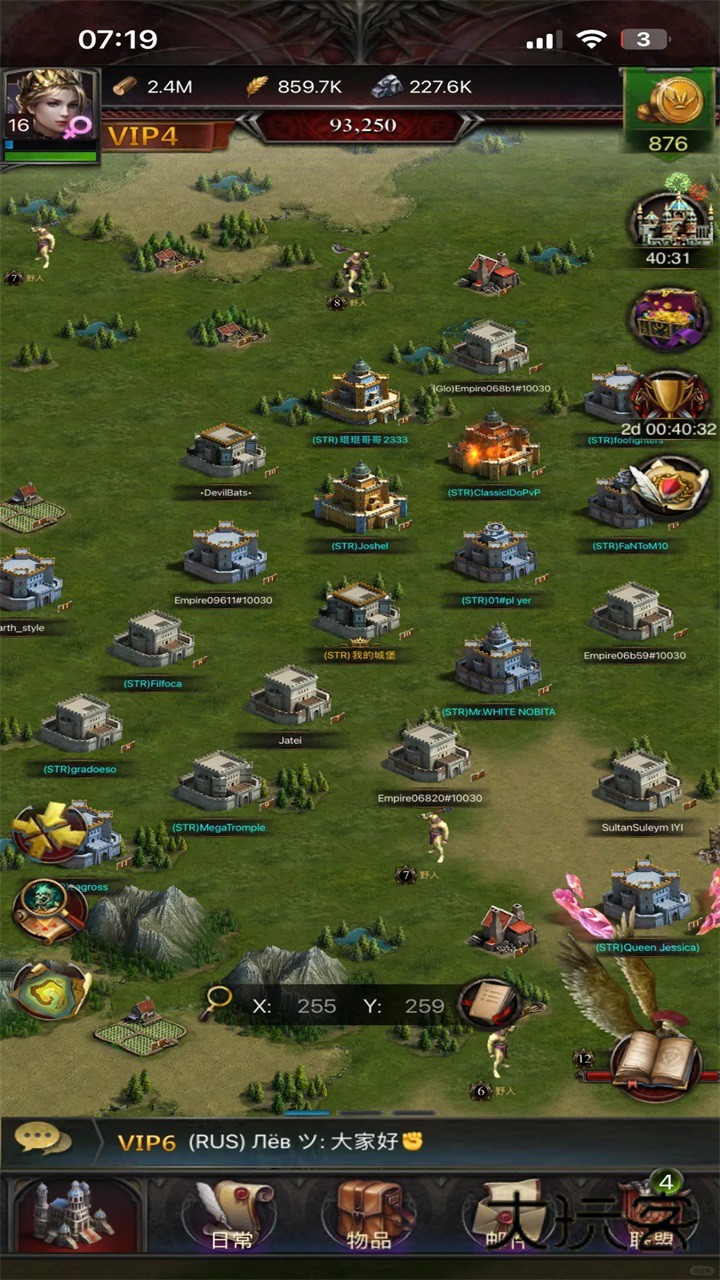Open the chat bubble panel
Image resolution: width=720 pixels, height=1280 pixels.
[x=42, y=1141]
